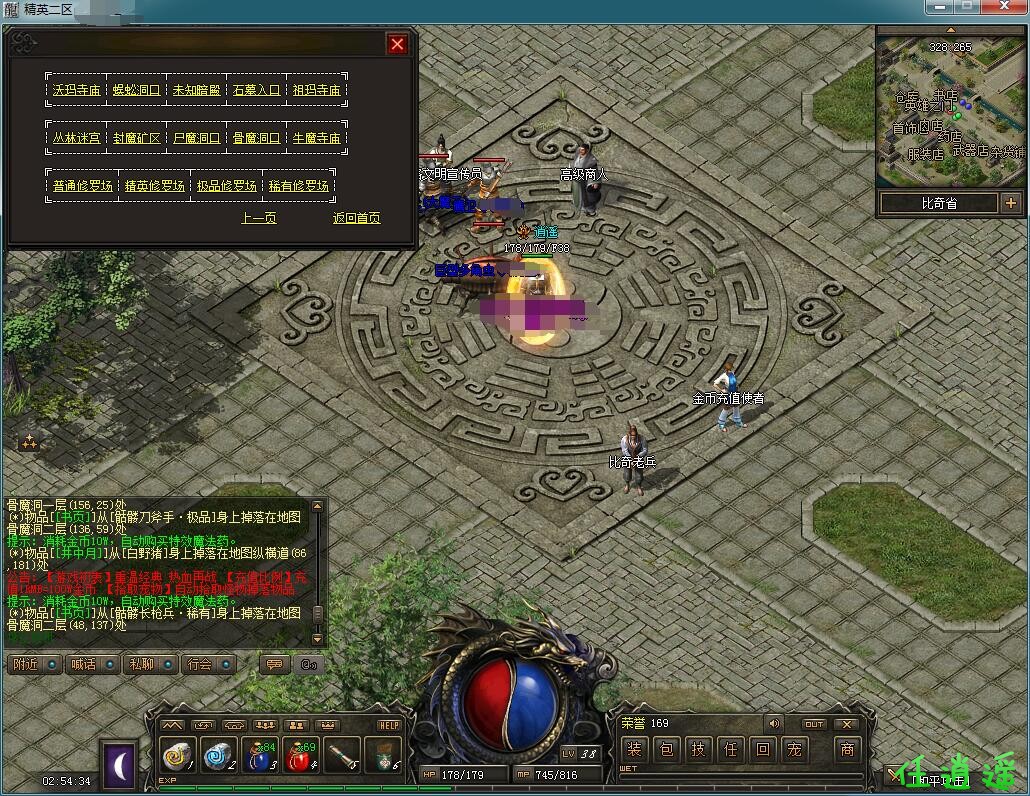Use the scroll item in hotbar slot 5
The height and width of the screenshot is (796, 1030).
(x=342, y=756)
